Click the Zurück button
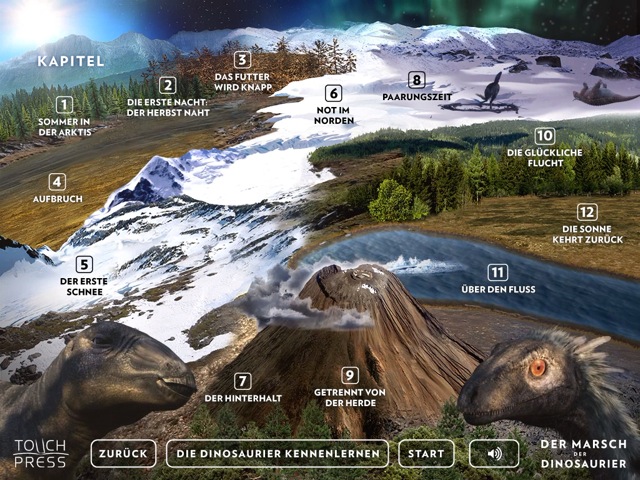640x480 pixels. pyautogui.click(x=123, y=454)
